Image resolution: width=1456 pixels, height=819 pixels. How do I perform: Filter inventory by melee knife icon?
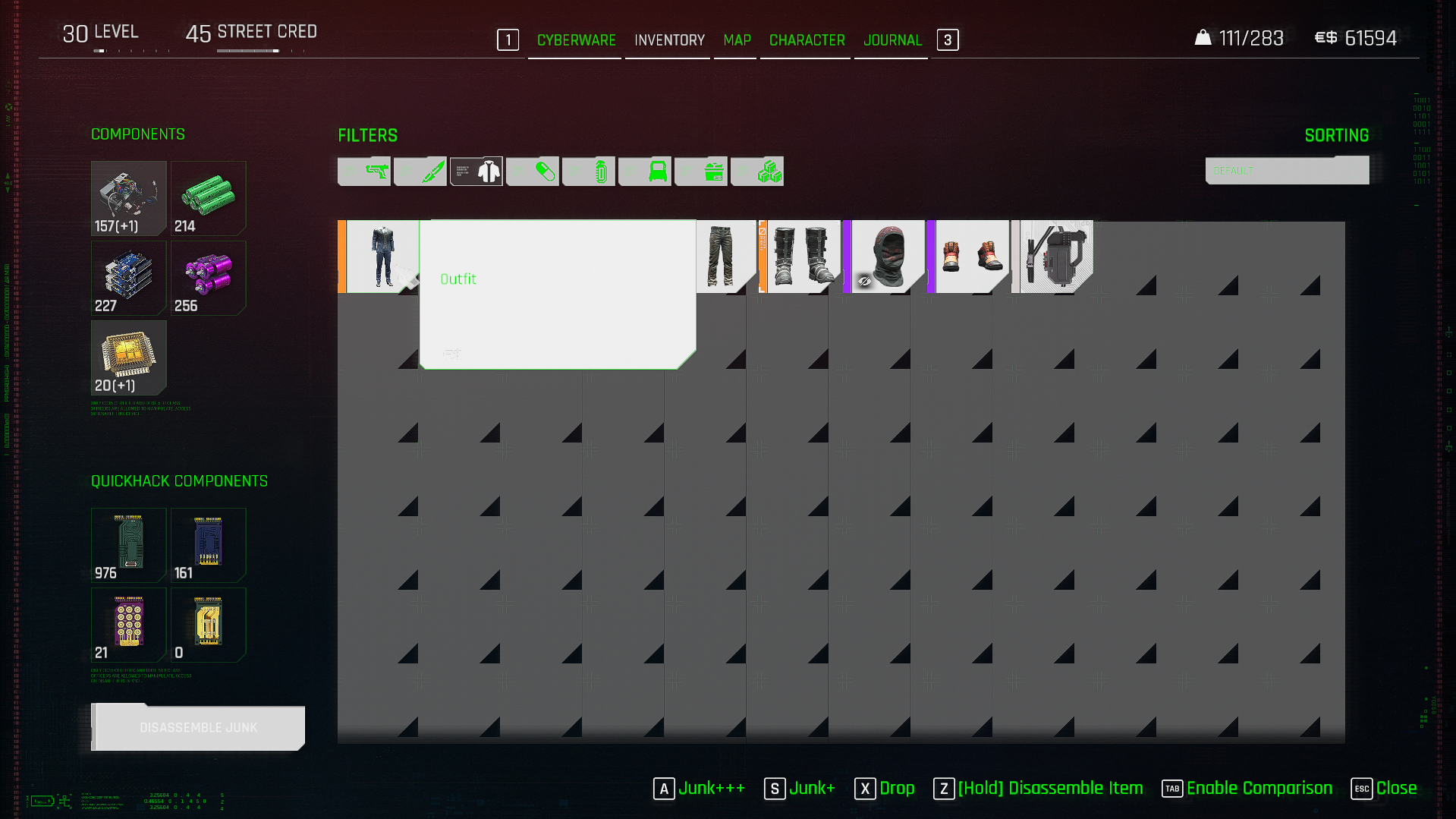[x=420, y=172]
